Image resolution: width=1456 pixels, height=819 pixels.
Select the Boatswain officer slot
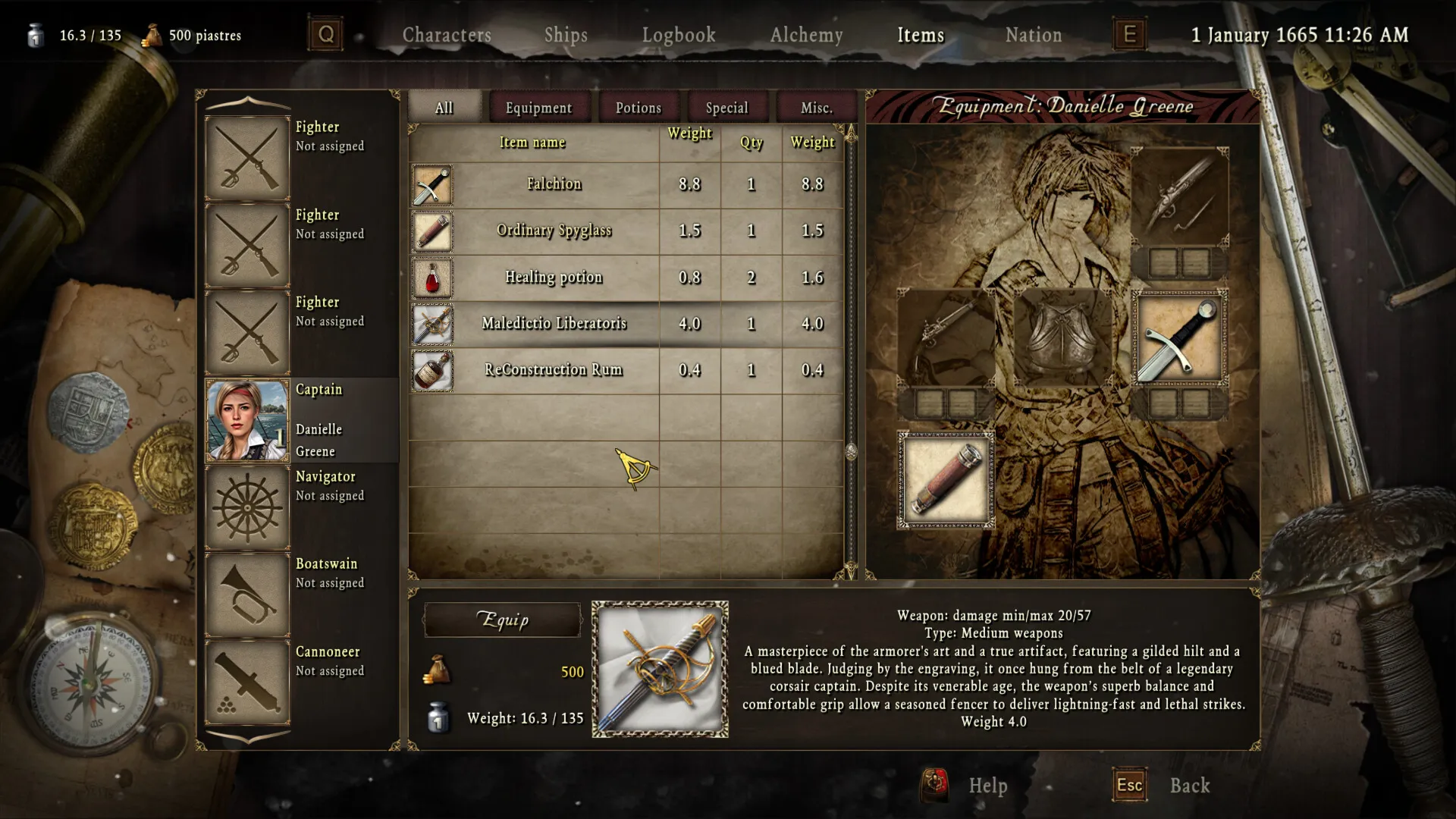point(247,594)
